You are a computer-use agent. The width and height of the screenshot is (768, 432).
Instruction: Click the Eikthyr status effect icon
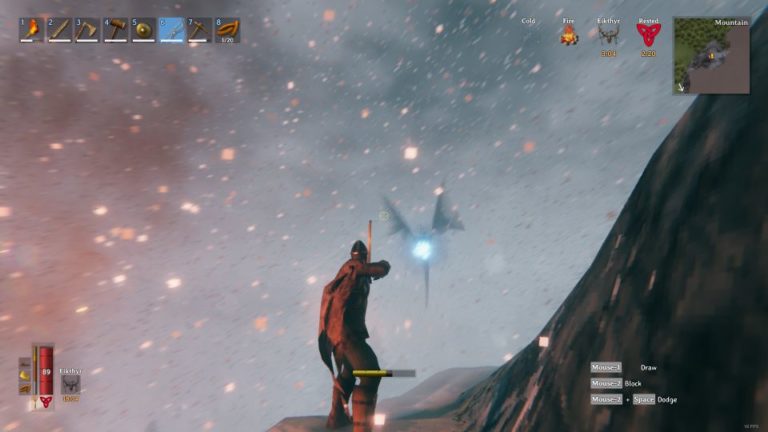(608, 36)
